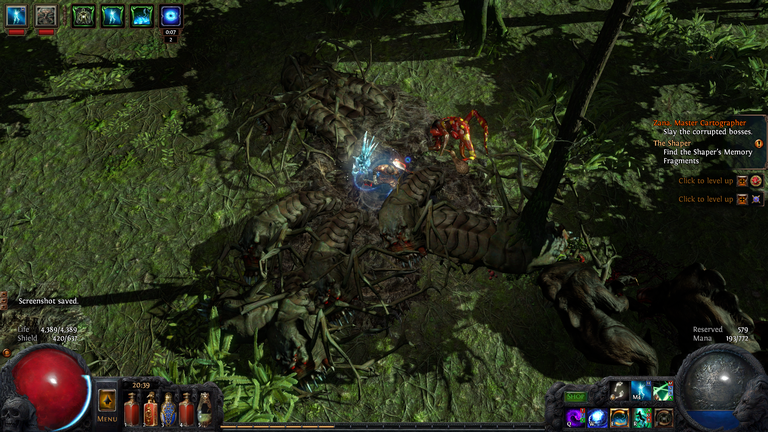Activate the brown circular skill on T

click(664, 418)
